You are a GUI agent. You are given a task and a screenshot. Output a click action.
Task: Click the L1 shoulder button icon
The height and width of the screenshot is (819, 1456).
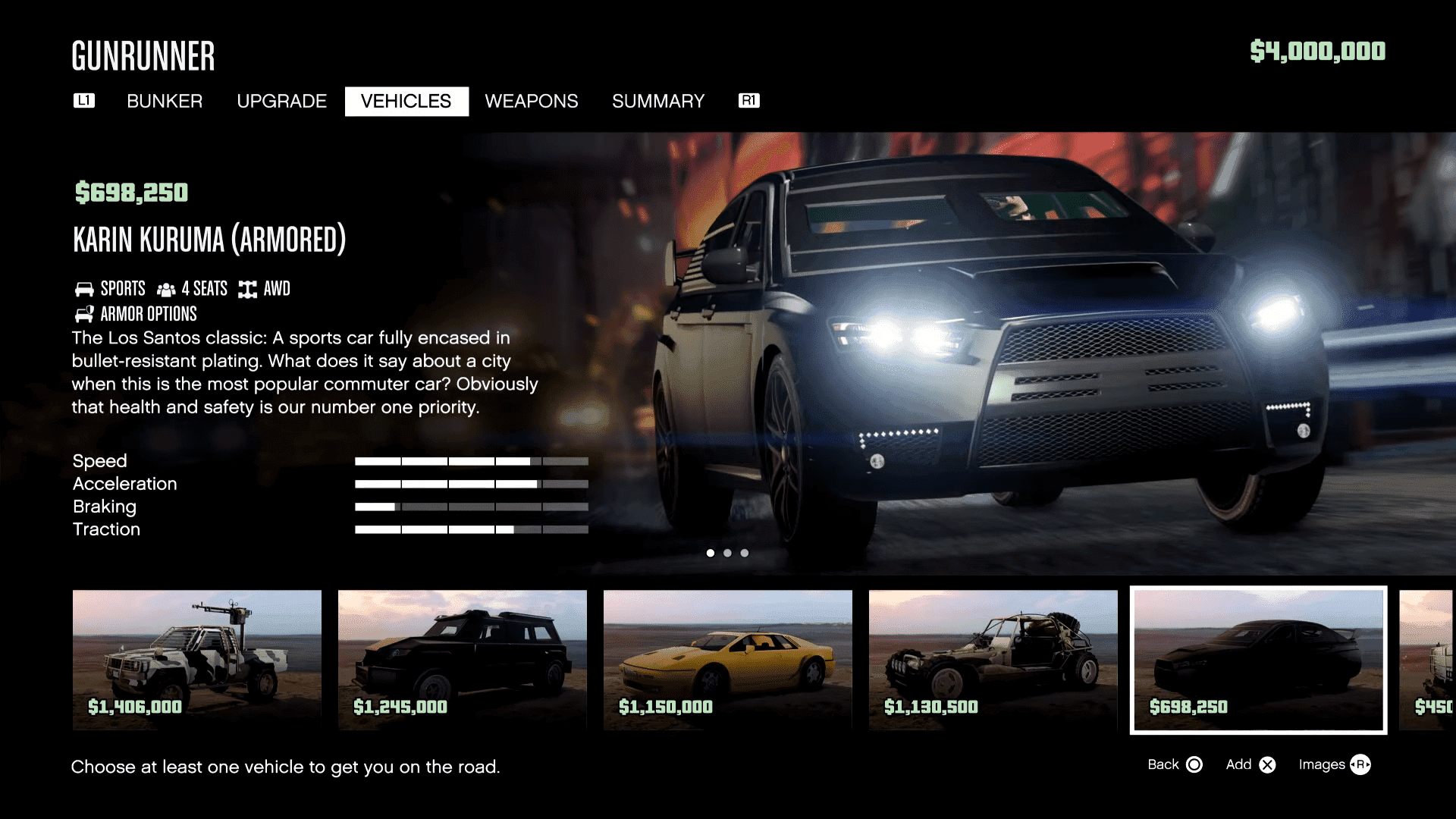(83, 101)
